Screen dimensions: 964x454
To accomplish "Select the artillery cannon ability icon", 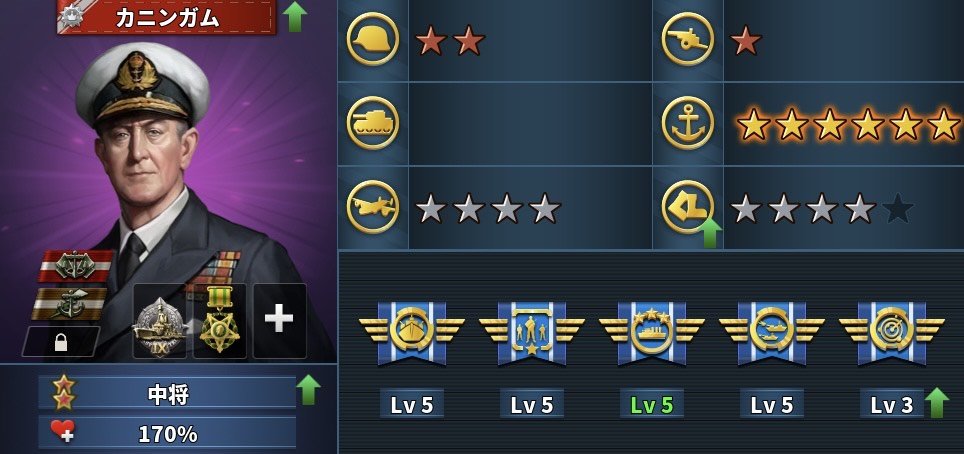I will click(688, 40).
